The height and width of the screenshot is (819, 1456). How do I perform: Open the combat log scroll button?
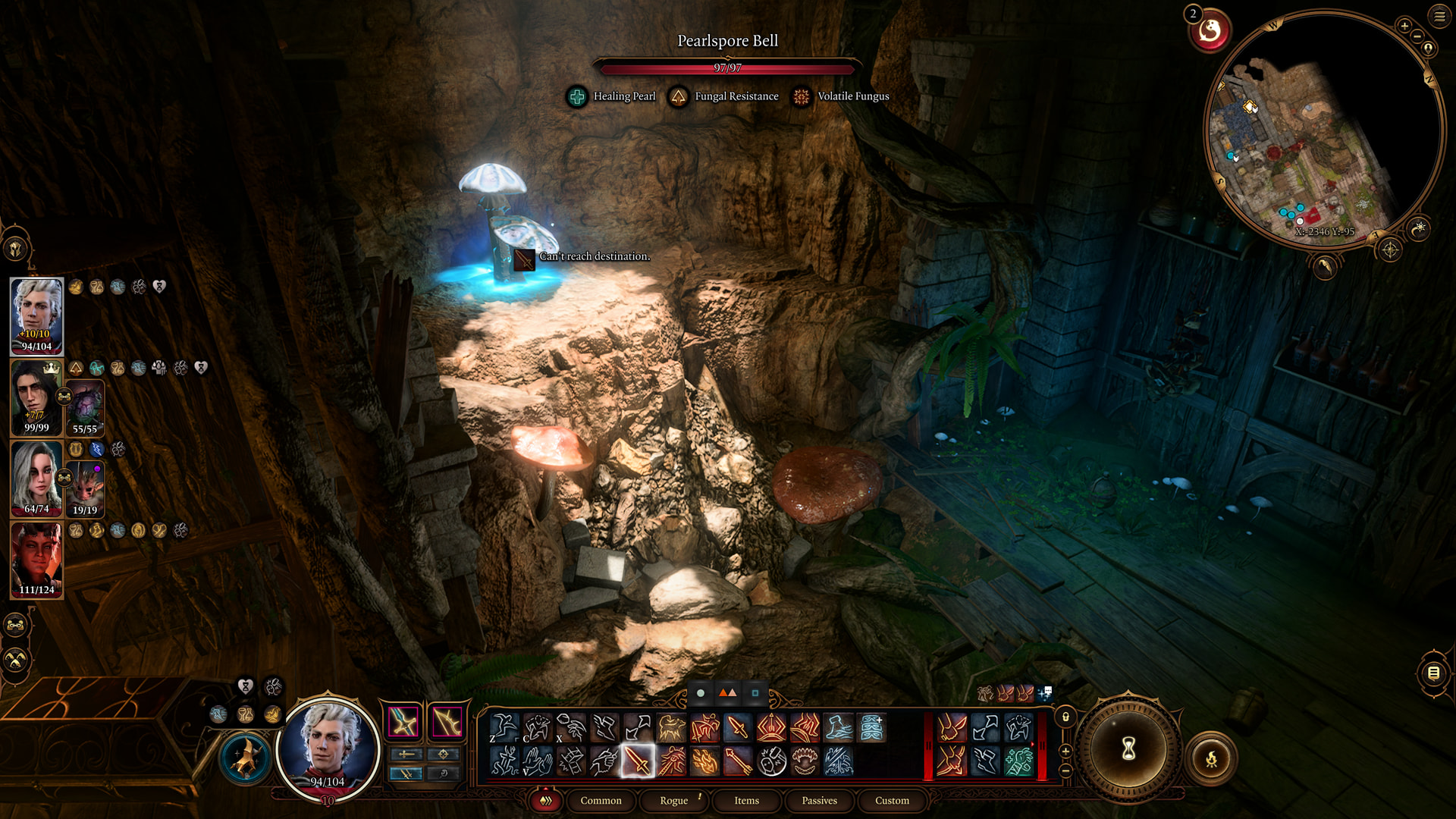tap(1433, 672)
